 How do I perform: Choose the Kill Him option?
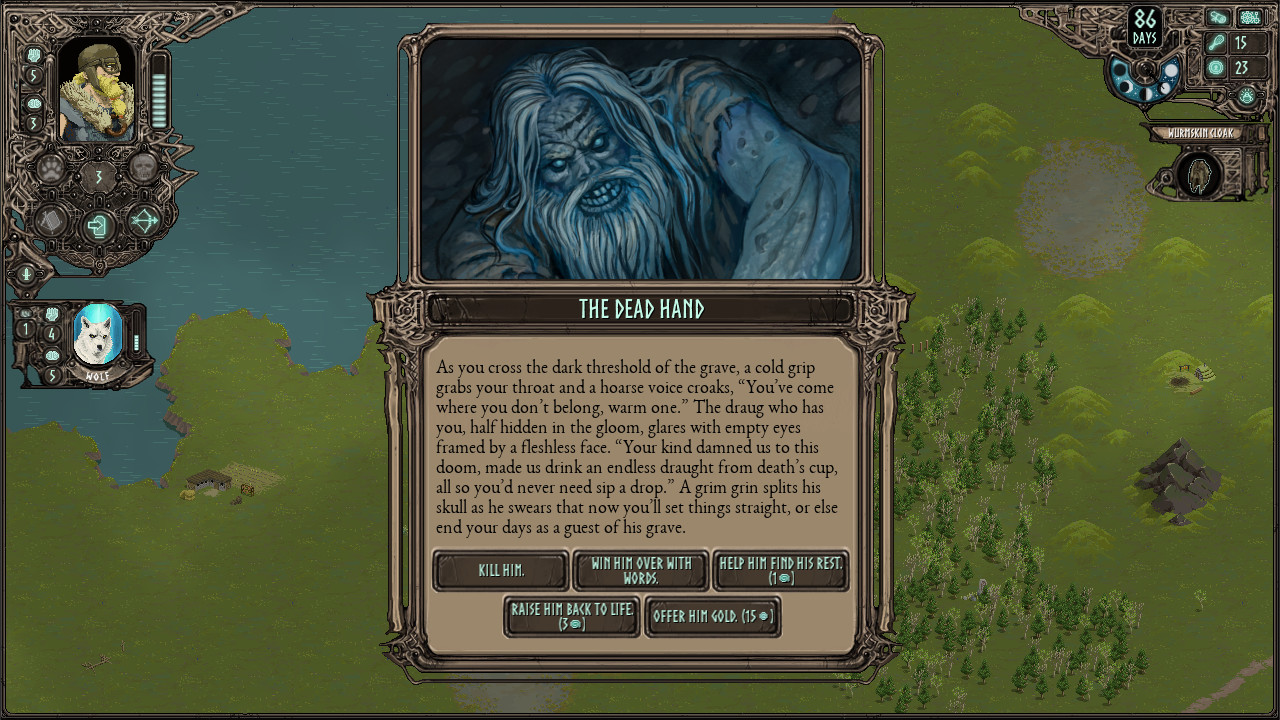click(x=500, y=570)
